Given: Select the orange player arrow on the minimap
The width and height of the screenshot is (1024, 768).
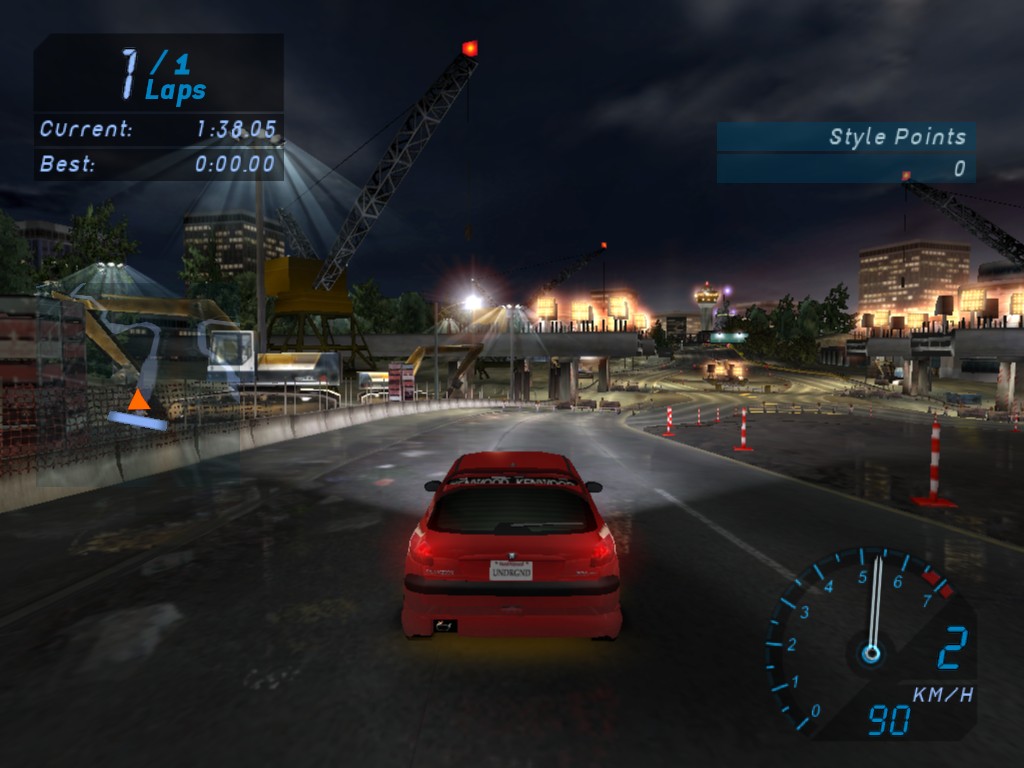Looking at the screenshot, I should 139,401.
